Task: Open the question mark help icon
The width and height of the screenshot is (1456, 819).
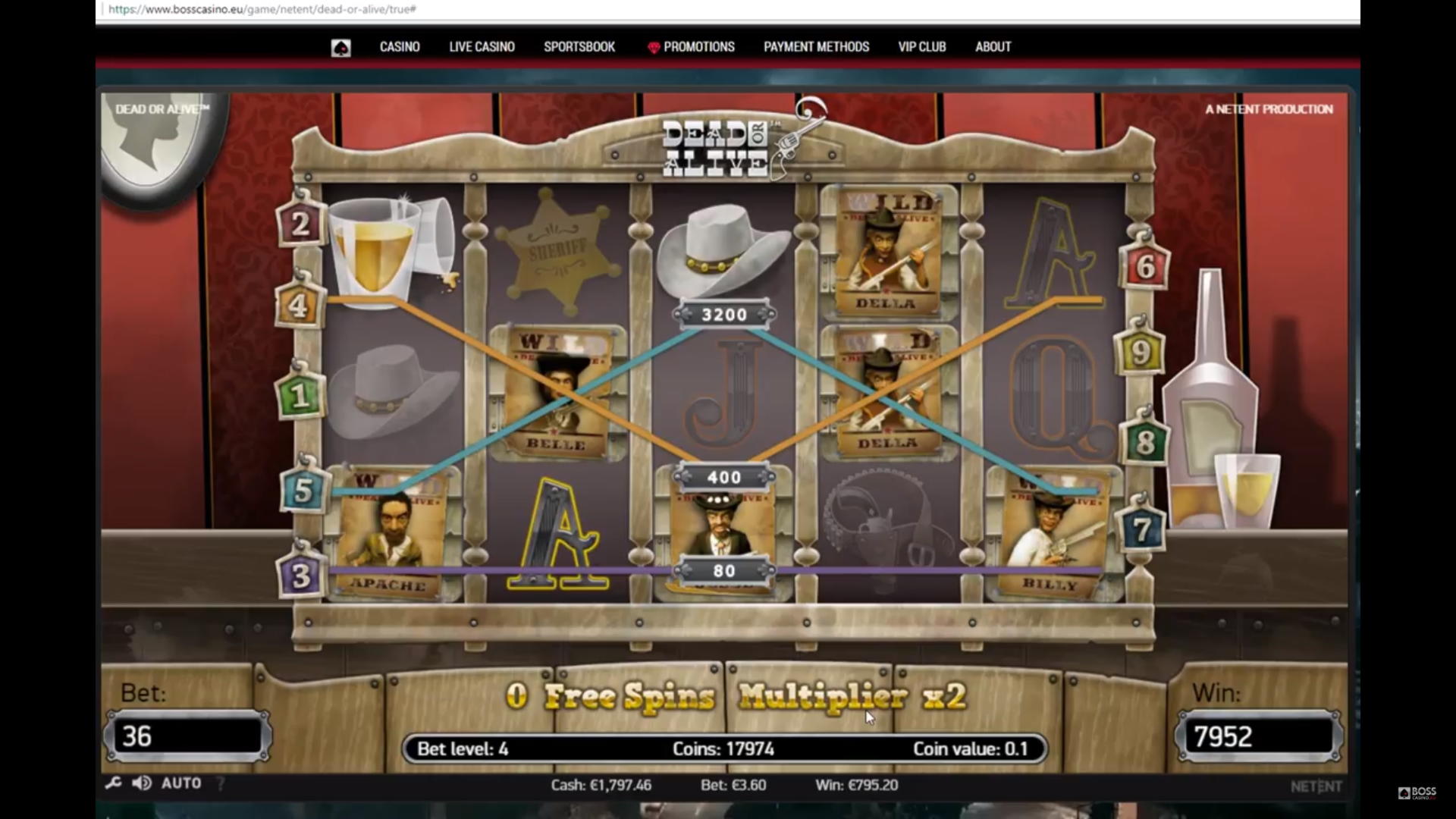Action: (221, 783)
